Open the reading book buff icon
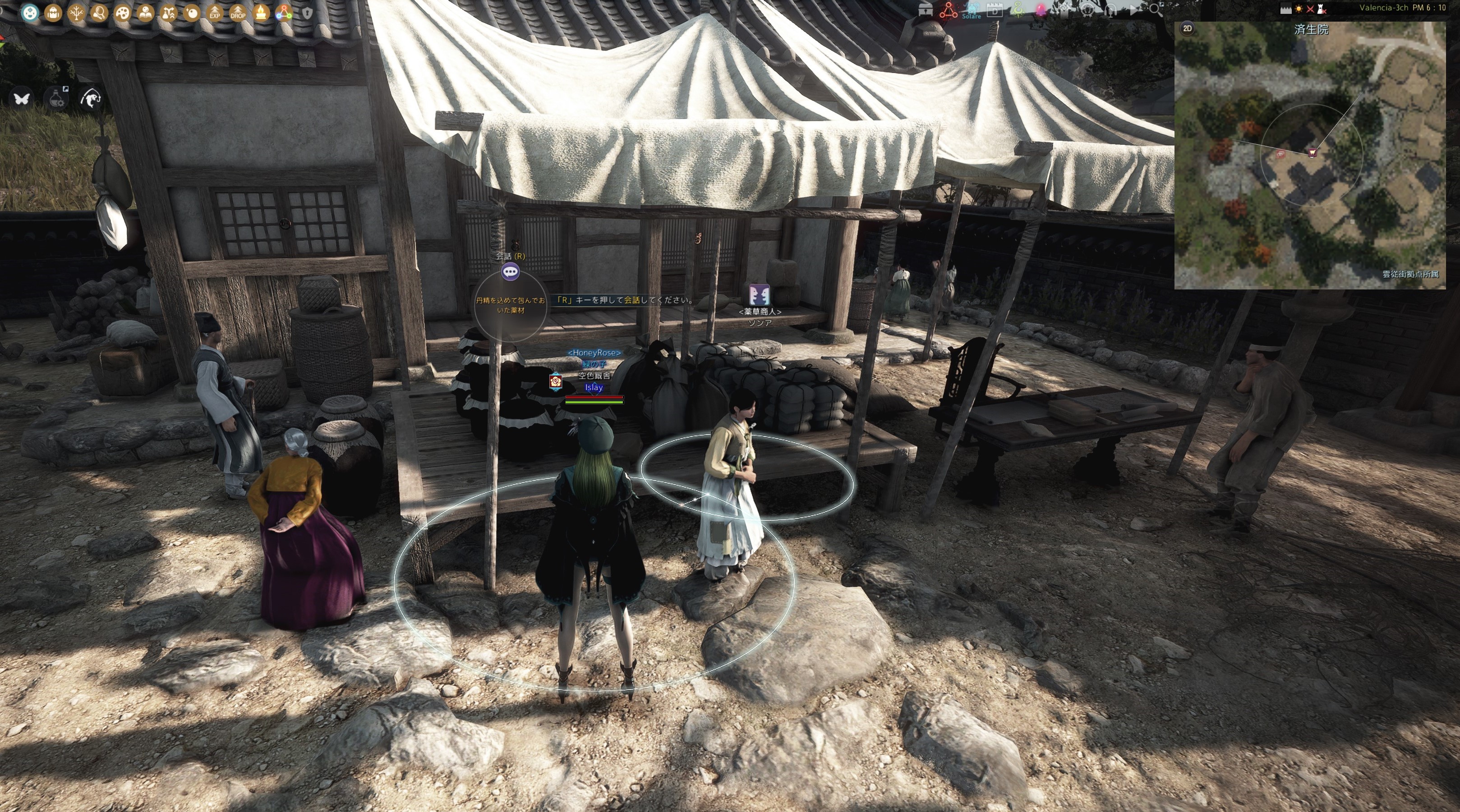The width and height of the screenshot is (1460, 812). click(145, 13)
